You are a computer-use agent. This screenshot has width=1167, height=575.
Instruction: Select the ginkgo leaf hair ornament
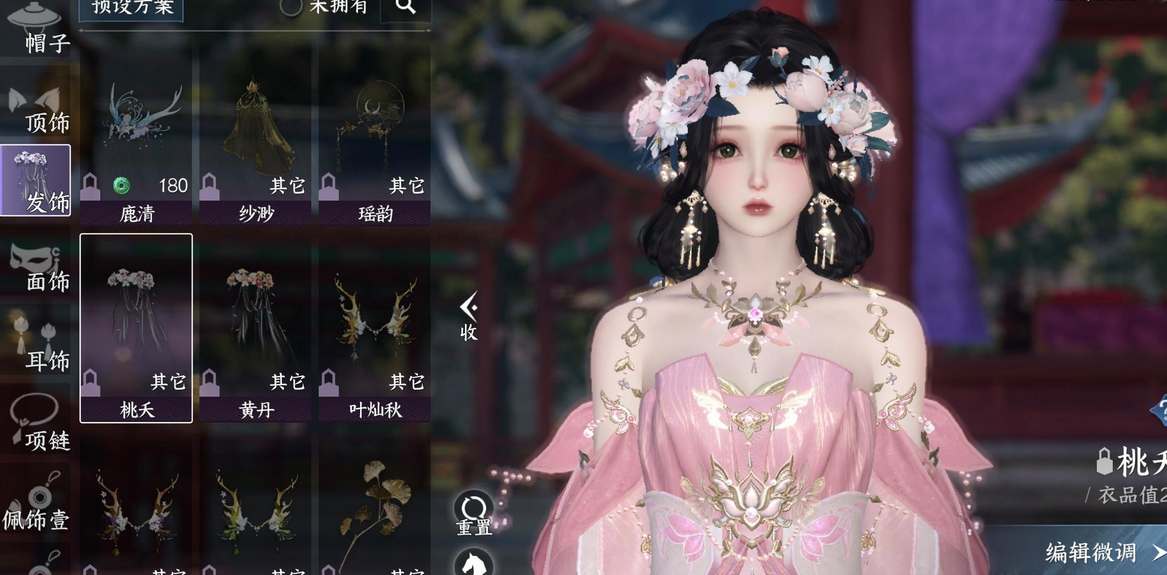375,510
